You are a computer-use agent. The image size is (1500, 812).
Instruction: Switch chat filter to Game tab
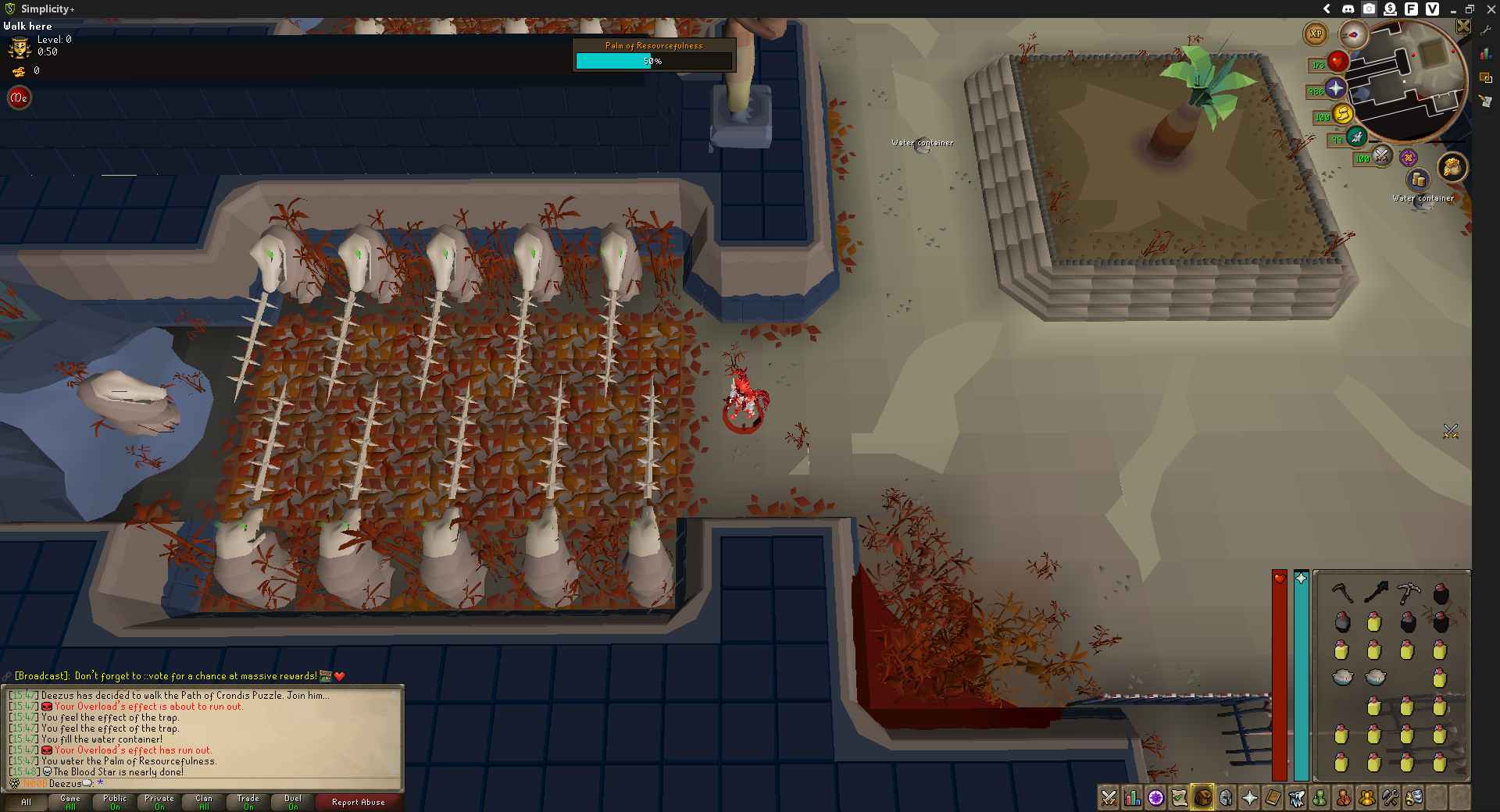(x=69, y=802)
